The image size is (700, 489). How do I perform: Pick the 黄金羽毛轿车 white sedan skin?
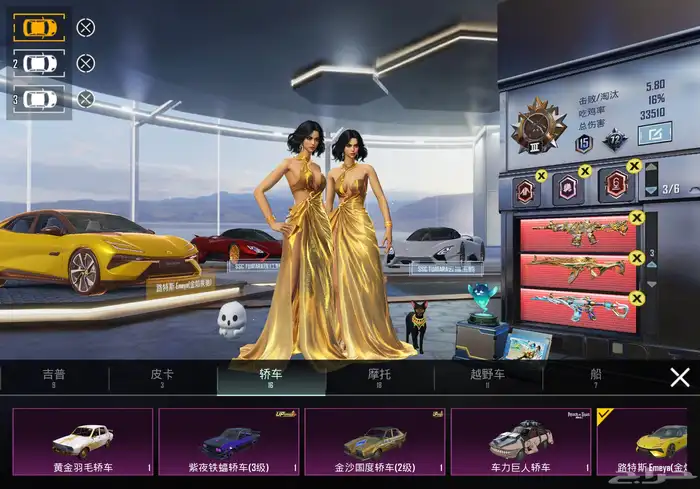pyautogui.click(x=83, y=441)
